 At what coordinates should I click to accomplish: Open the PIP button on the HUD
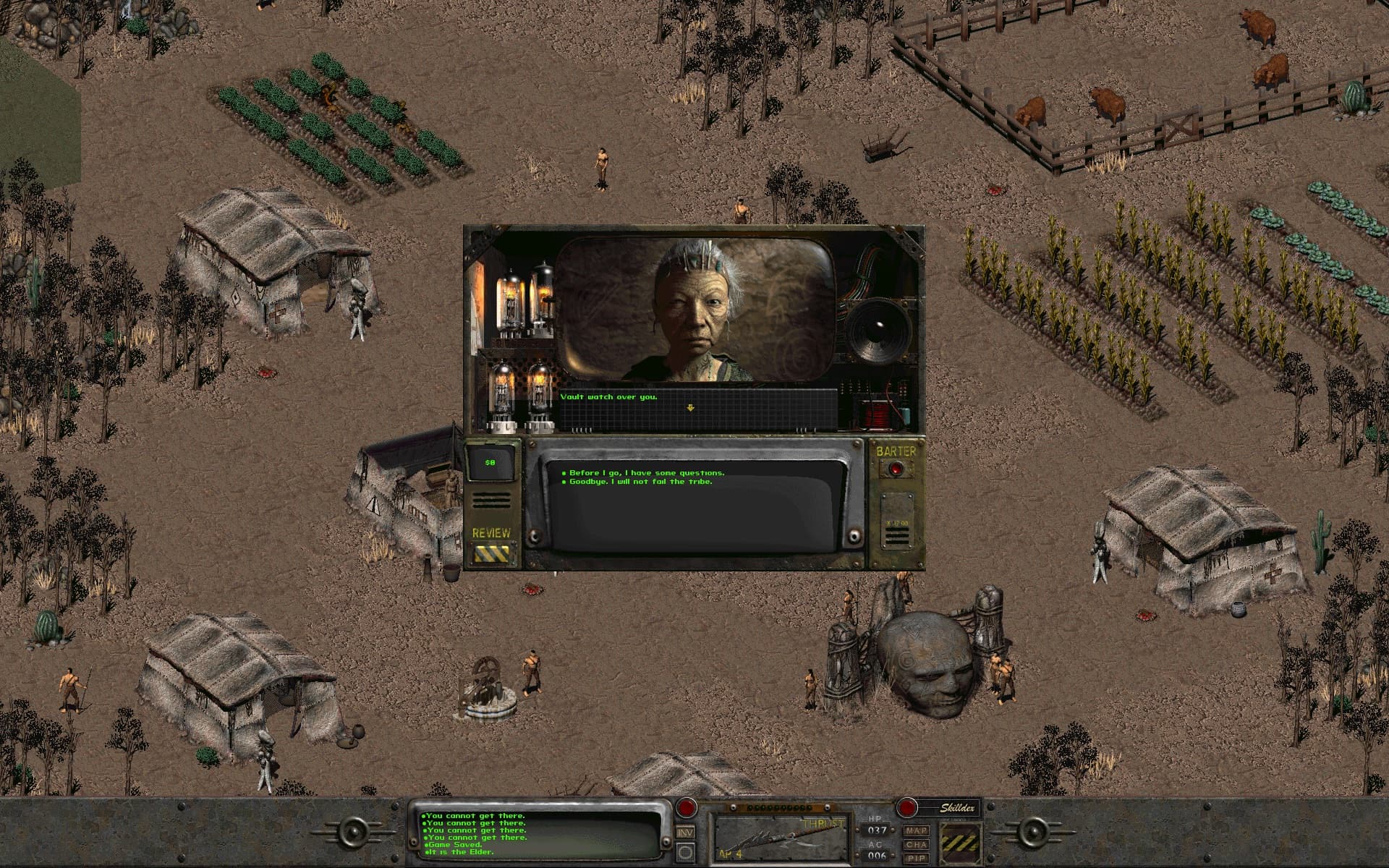point(917,857)
